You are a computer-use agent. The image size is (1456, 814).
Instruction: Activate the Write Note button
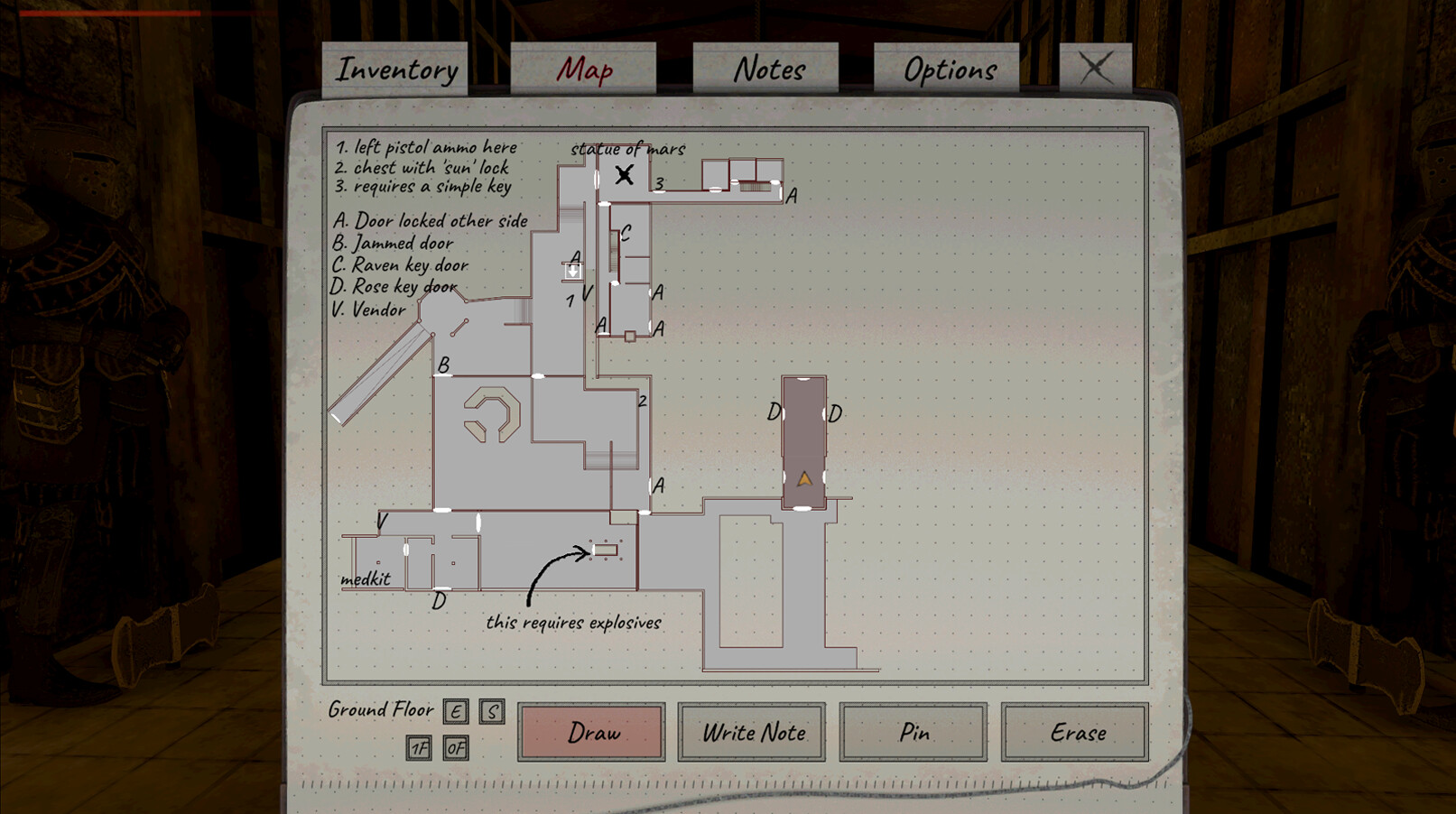[x=752, y=734]
